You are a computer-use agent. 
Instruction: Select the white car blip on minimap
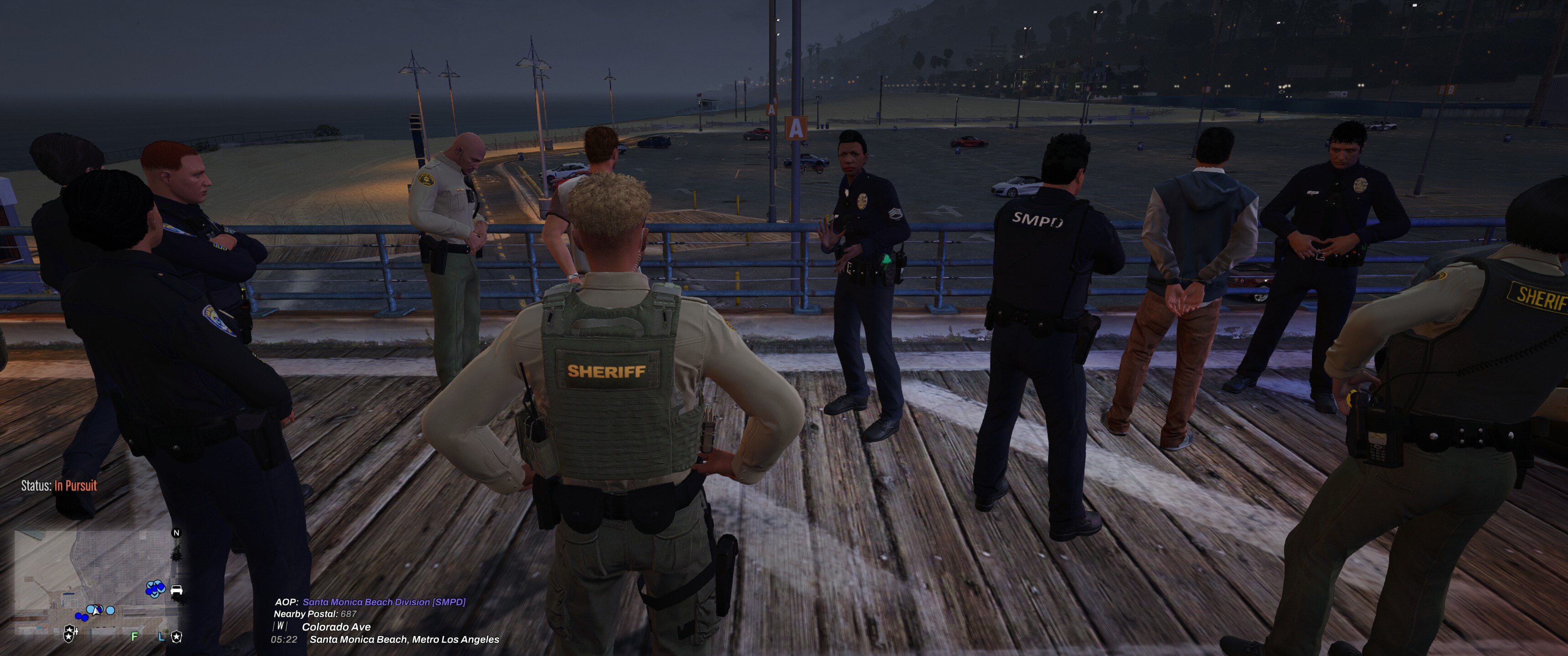click(x=176, y=589)
